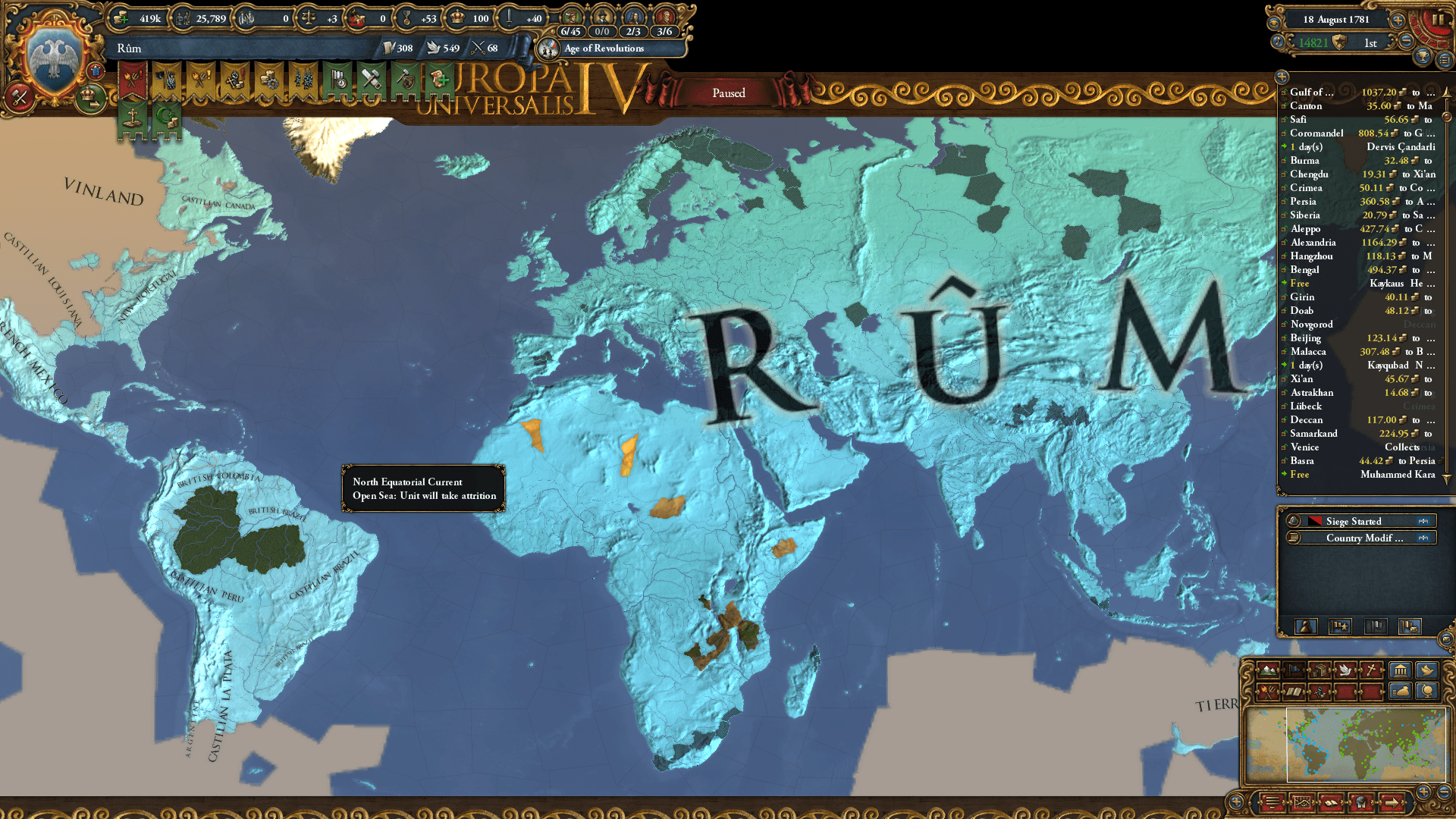
Task: Toggle the political mapmode with flag icon
Action: click(x=1293, y=670)
